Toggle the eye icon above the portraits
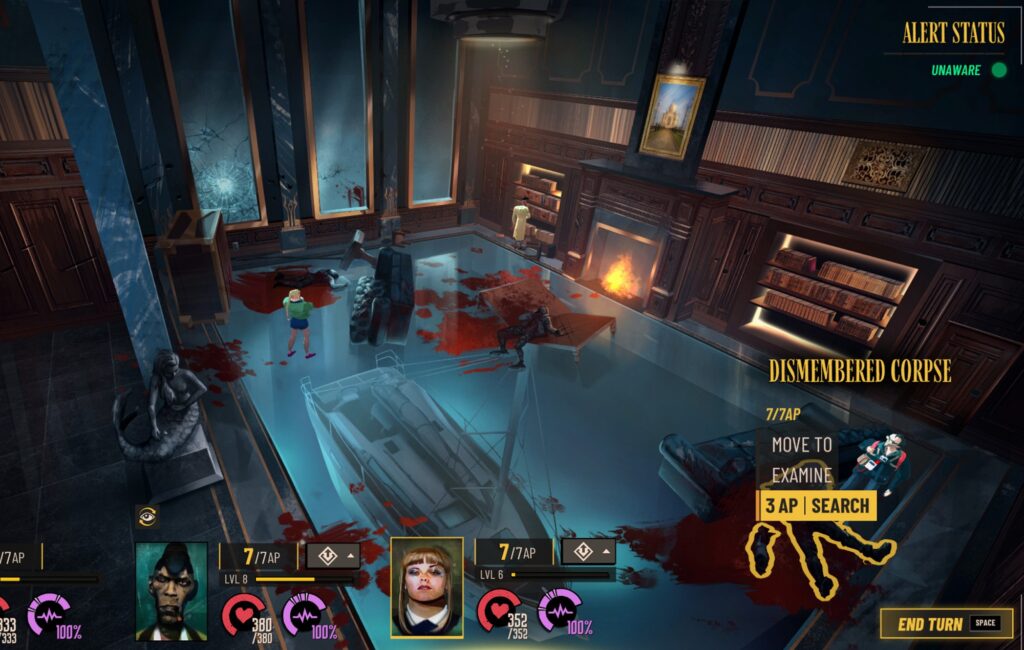Viewport: 1024px width, 650px height. (147, 516)
